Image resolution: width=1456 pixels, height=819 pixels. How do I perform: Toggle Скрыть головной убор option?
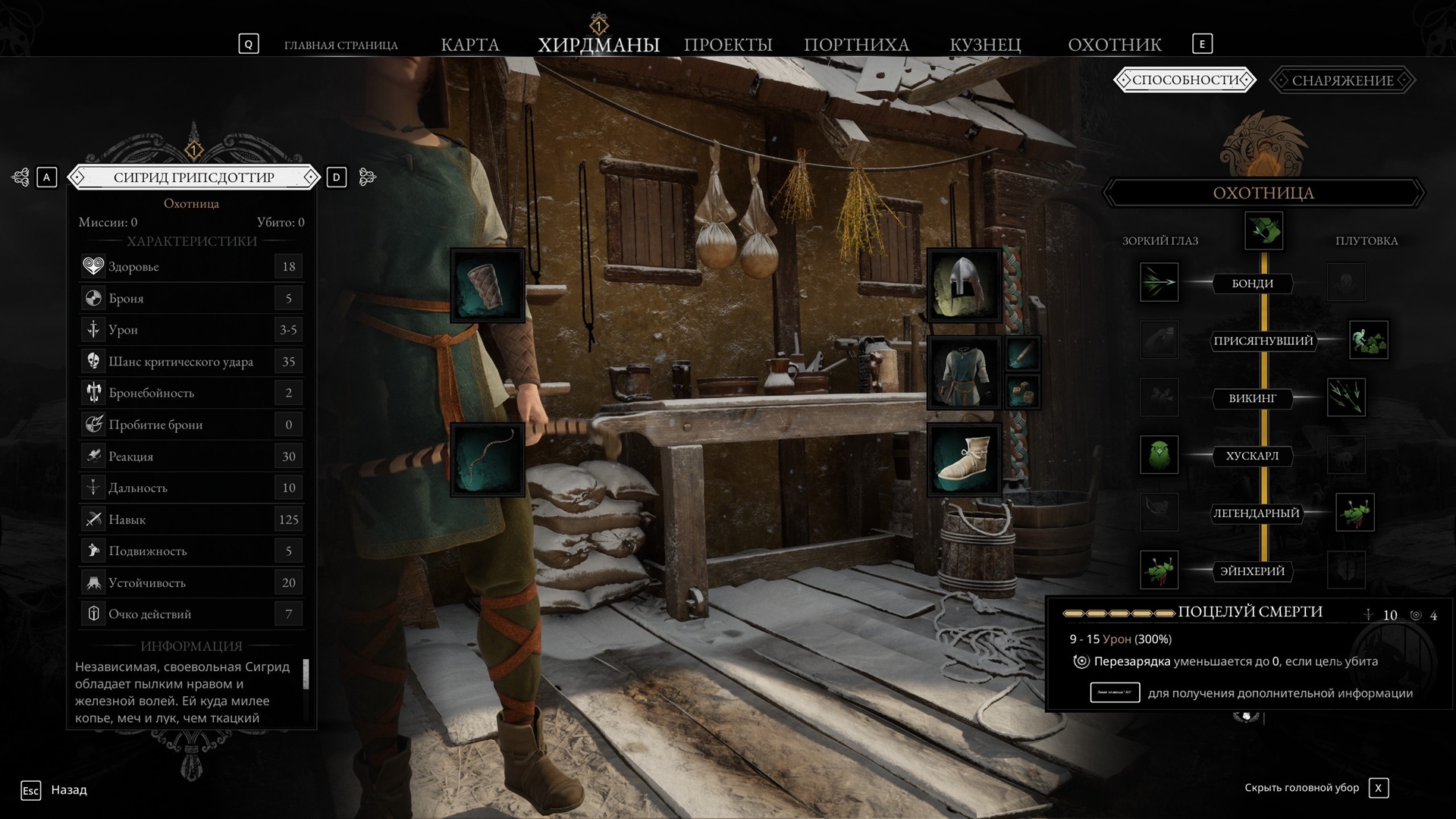coord(1378,788)
